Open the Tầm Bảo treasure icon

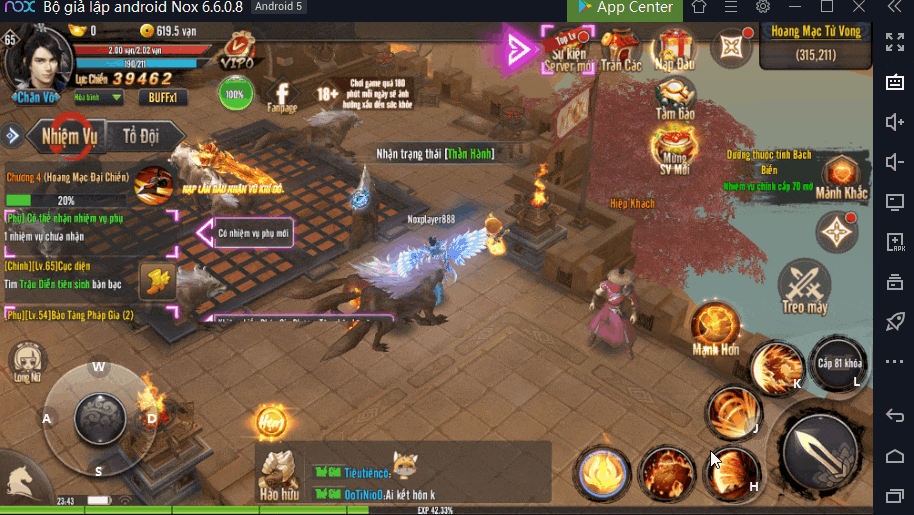676,99
